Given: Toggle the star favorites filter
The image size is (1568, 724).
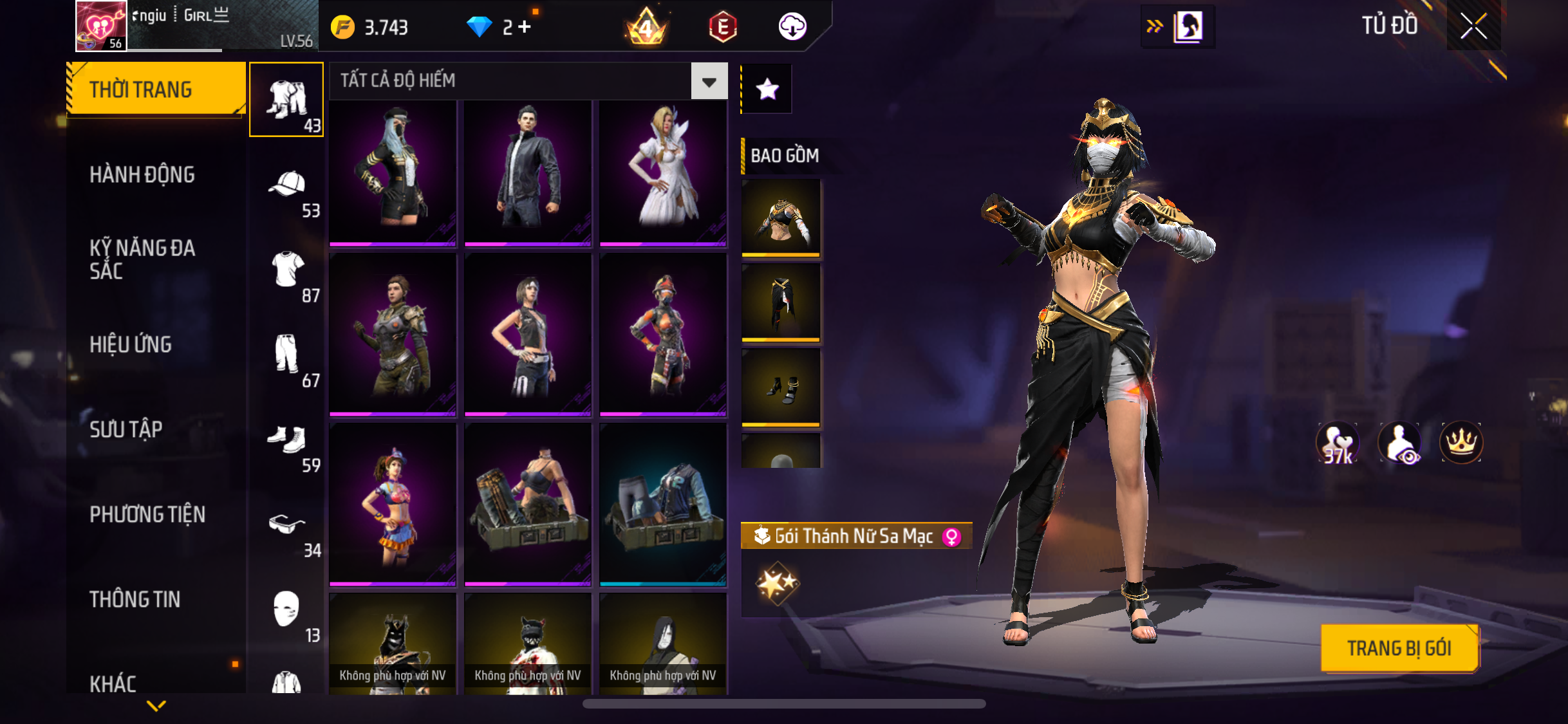Looking at the screenshot, I should [x=767, y=89].
